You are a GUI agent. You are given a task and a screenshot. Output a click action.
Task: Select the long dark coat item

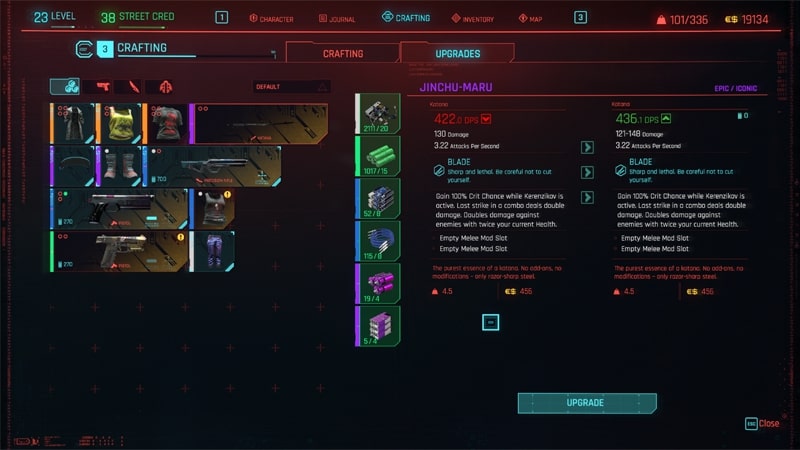(72, 123)
